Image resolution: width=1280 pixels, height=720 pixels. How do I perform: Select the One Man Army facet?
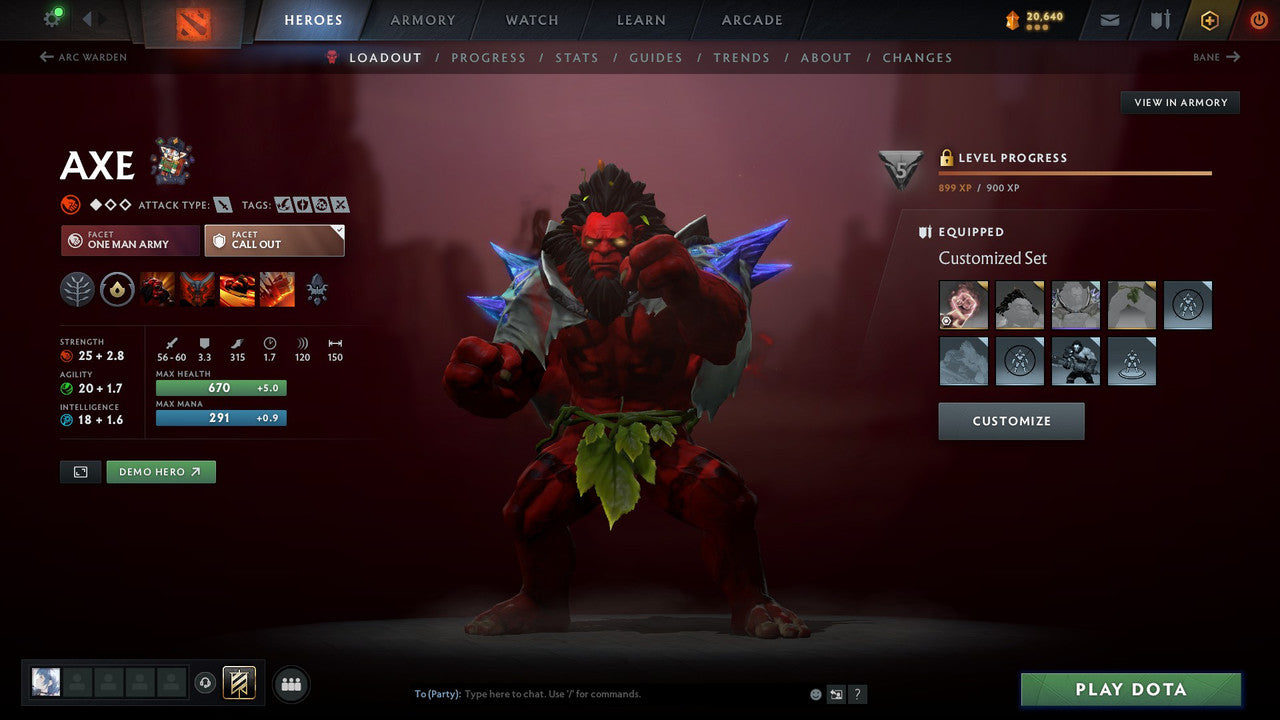[x=129, y=240]
